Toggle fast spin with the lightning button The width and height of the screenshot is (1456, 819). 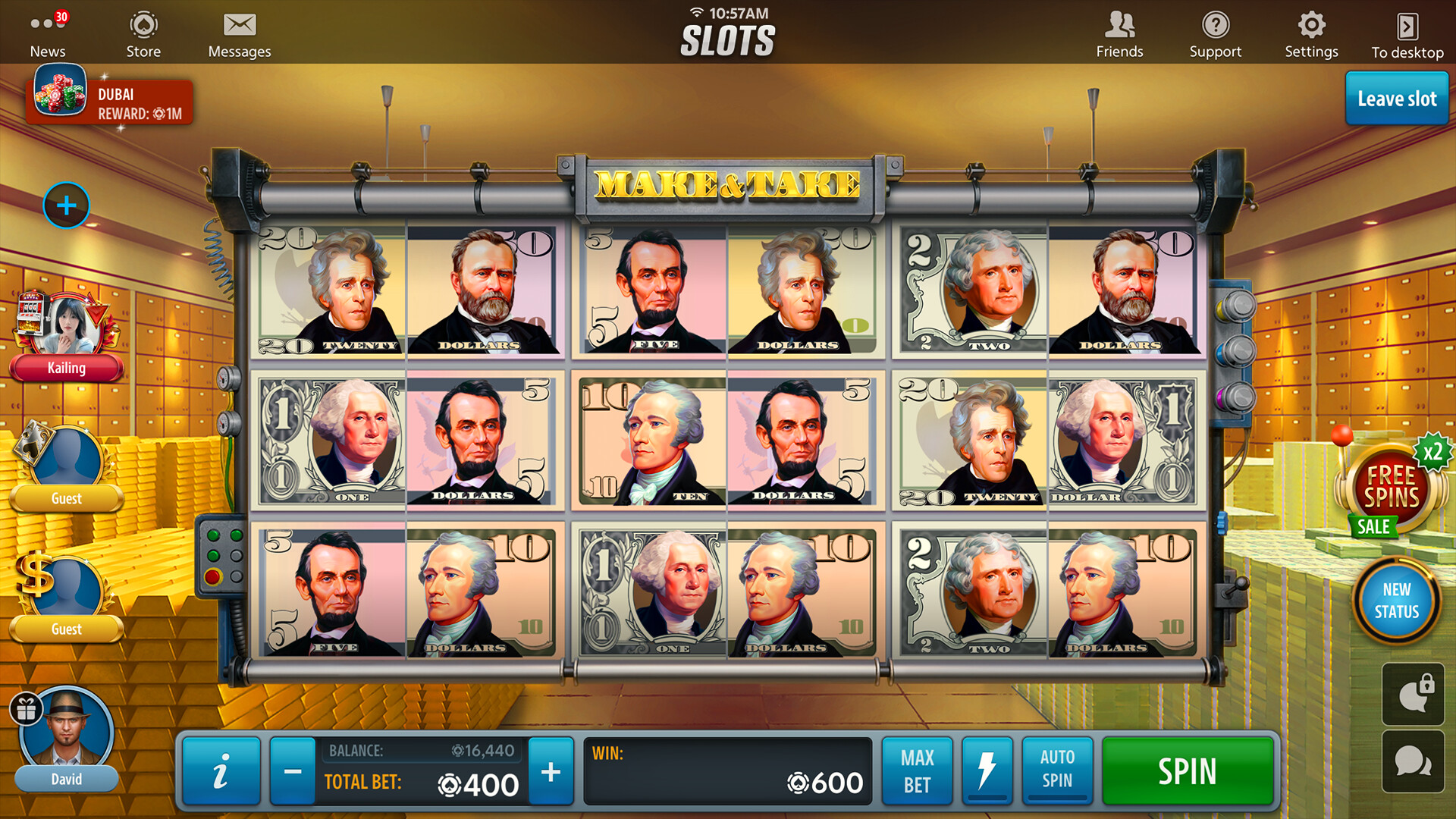(987, 770)
